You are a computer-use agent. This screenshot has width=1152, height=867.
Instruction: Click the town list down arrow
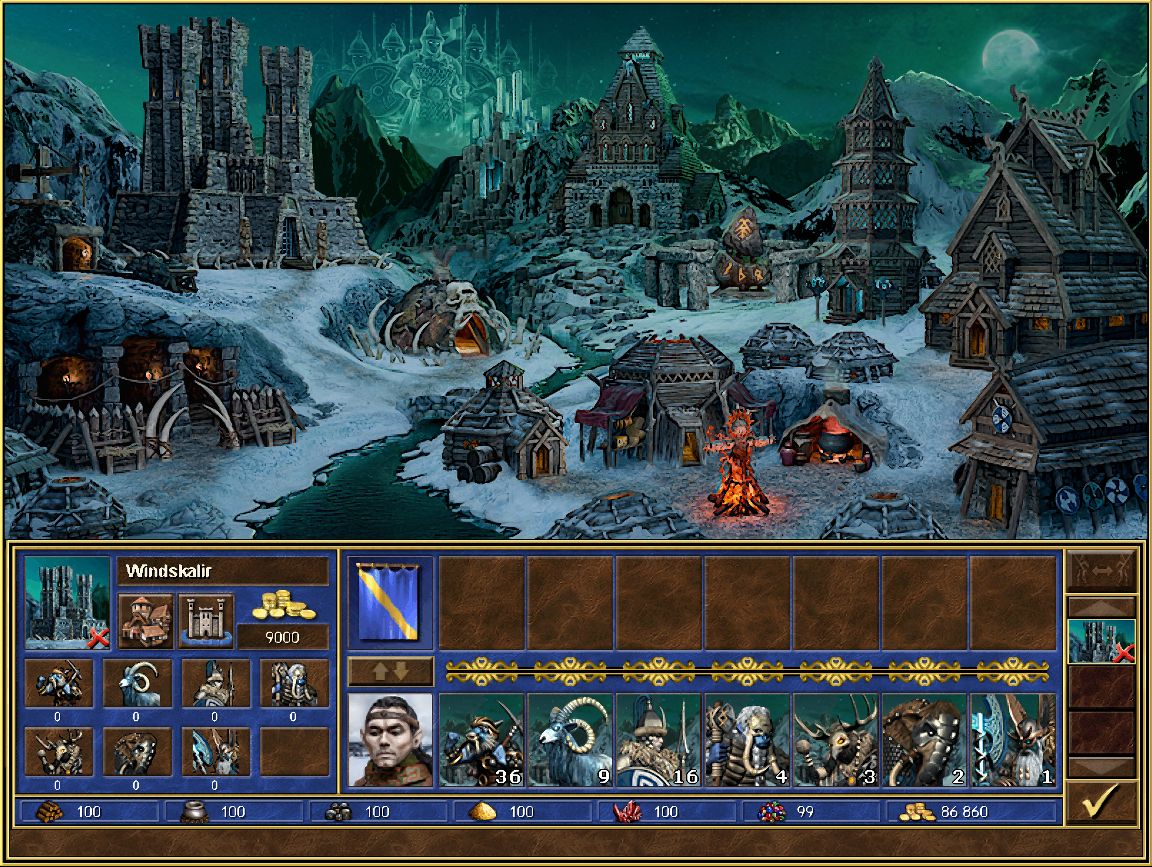(x=1102, y=767)
